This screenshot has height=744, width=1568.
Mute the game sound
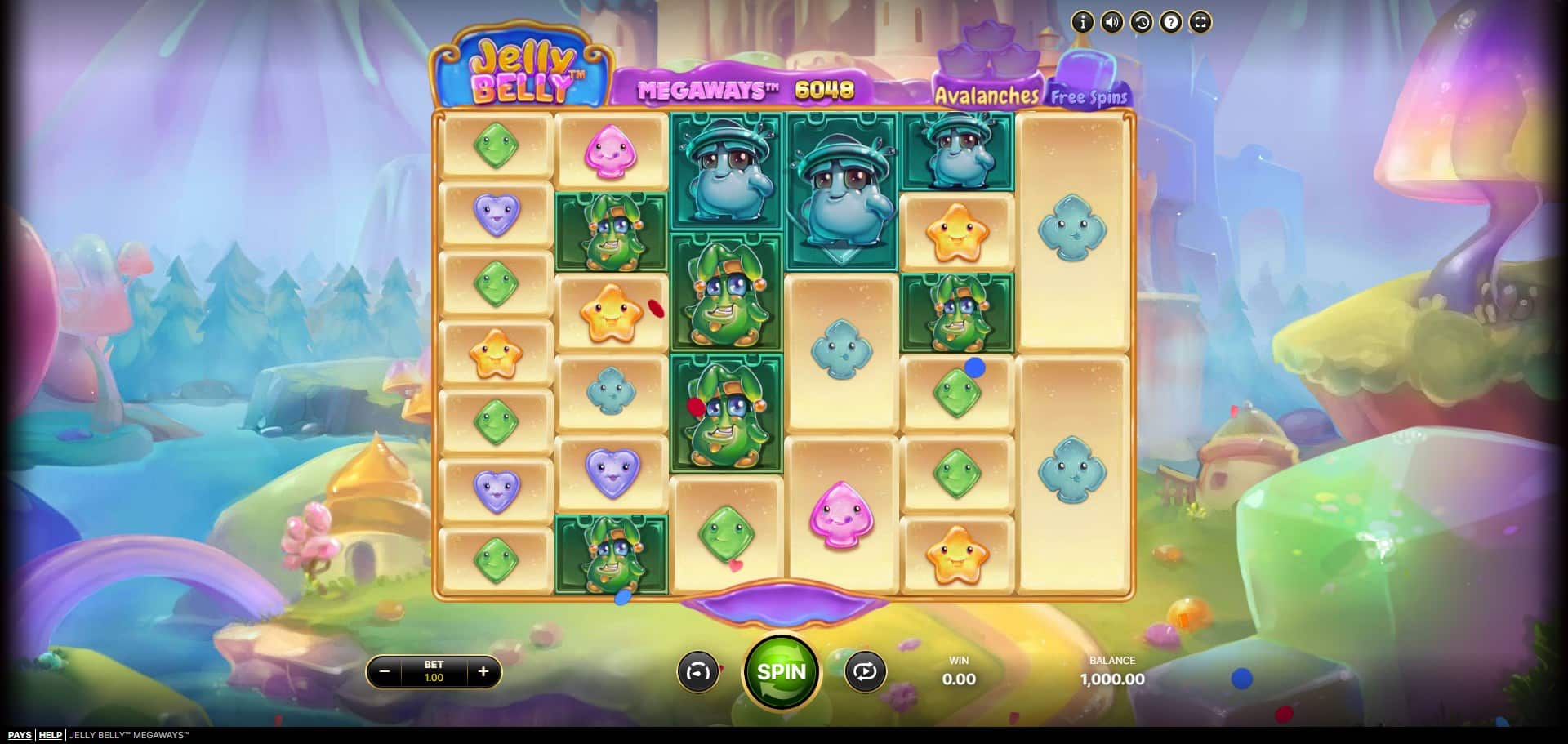click(x=1111, y=22)
